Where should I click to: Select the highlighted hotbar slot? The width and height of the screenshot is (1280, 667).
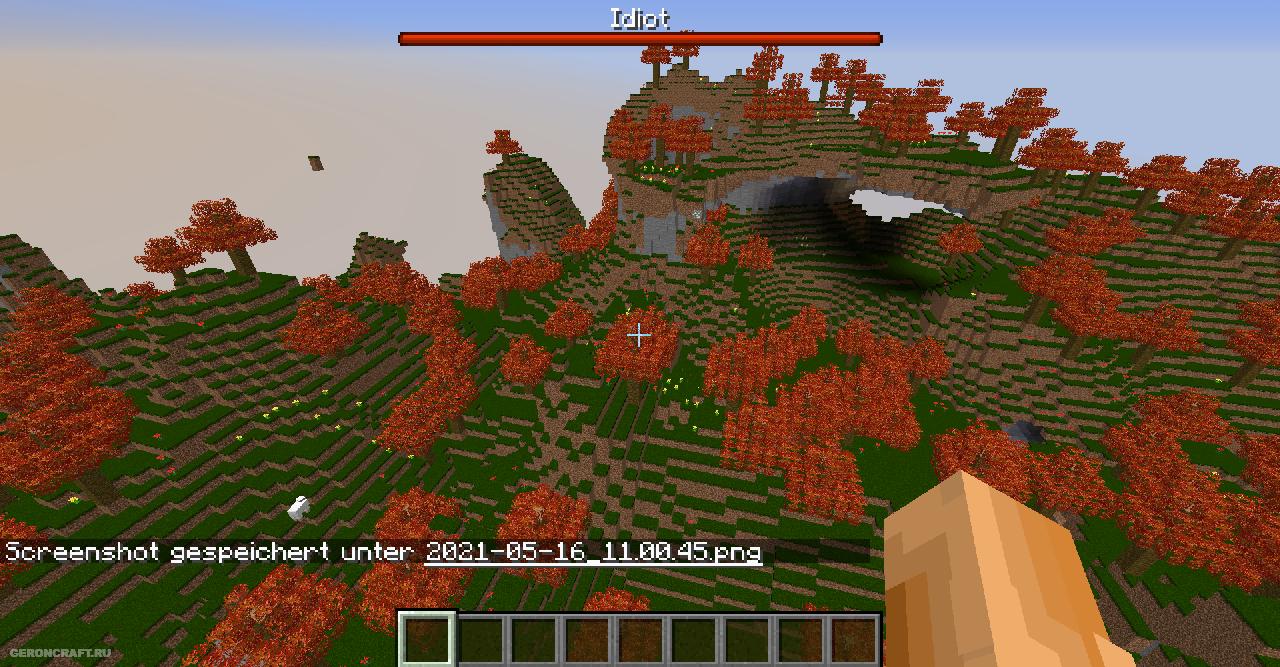427,639
